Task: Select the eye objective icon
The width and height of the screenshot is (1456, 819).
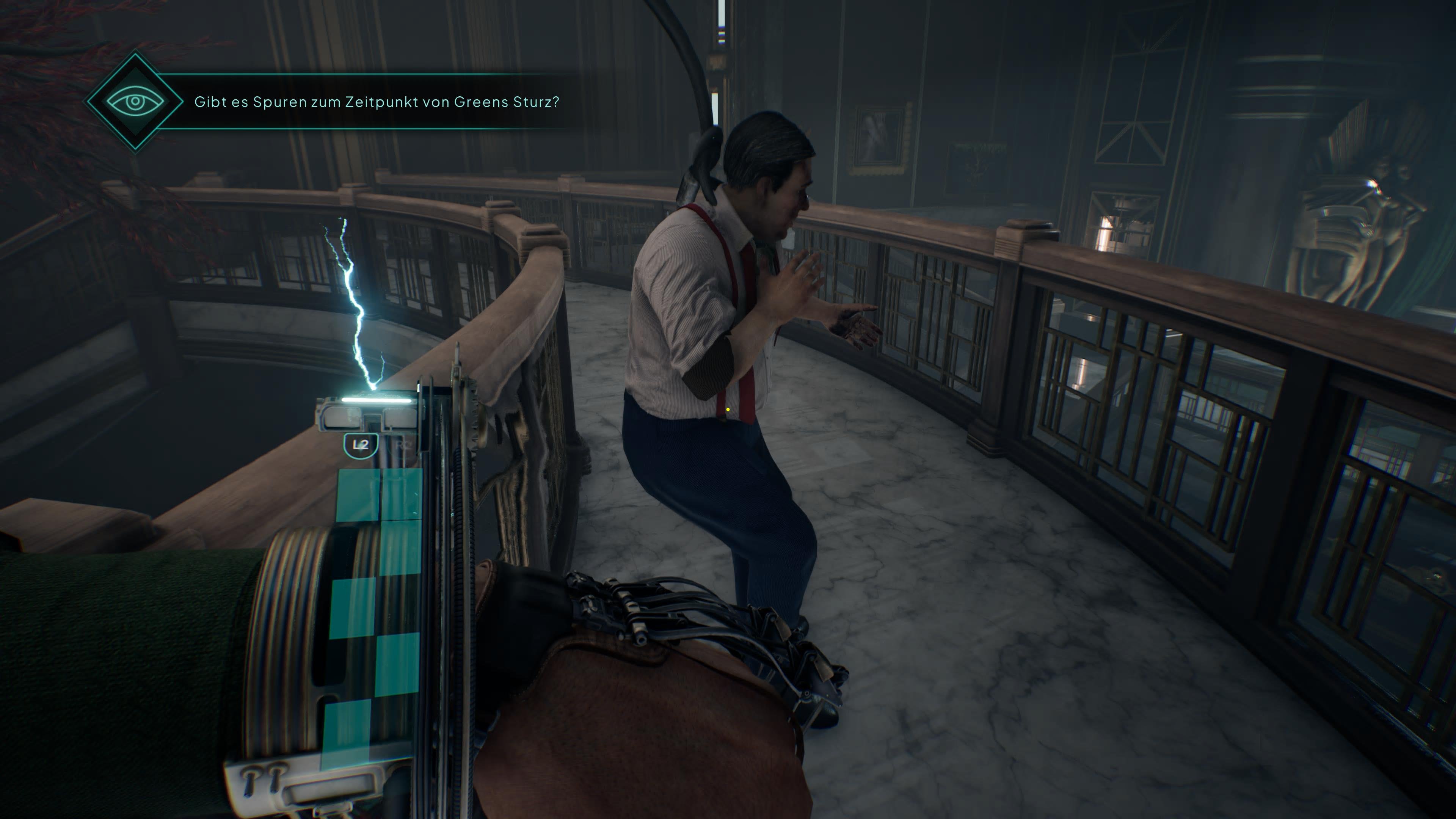Action: click(x=135, y=102)
